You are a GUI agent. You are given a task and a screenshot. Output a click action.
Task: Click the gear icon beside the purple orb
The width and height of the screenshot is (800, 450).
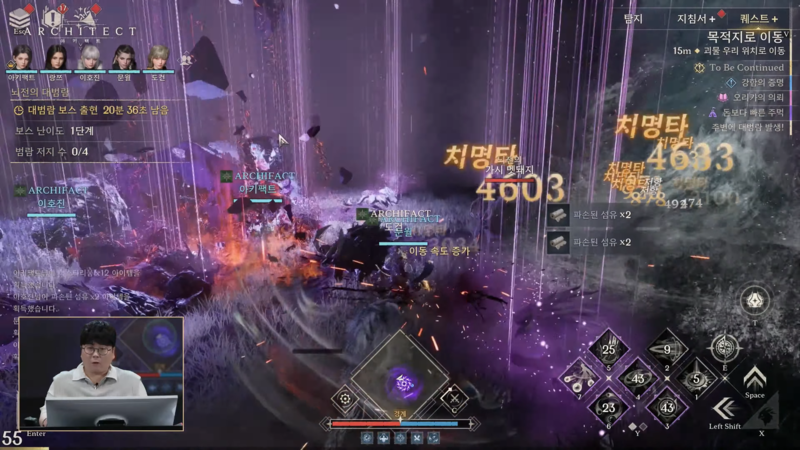point(345,398)
